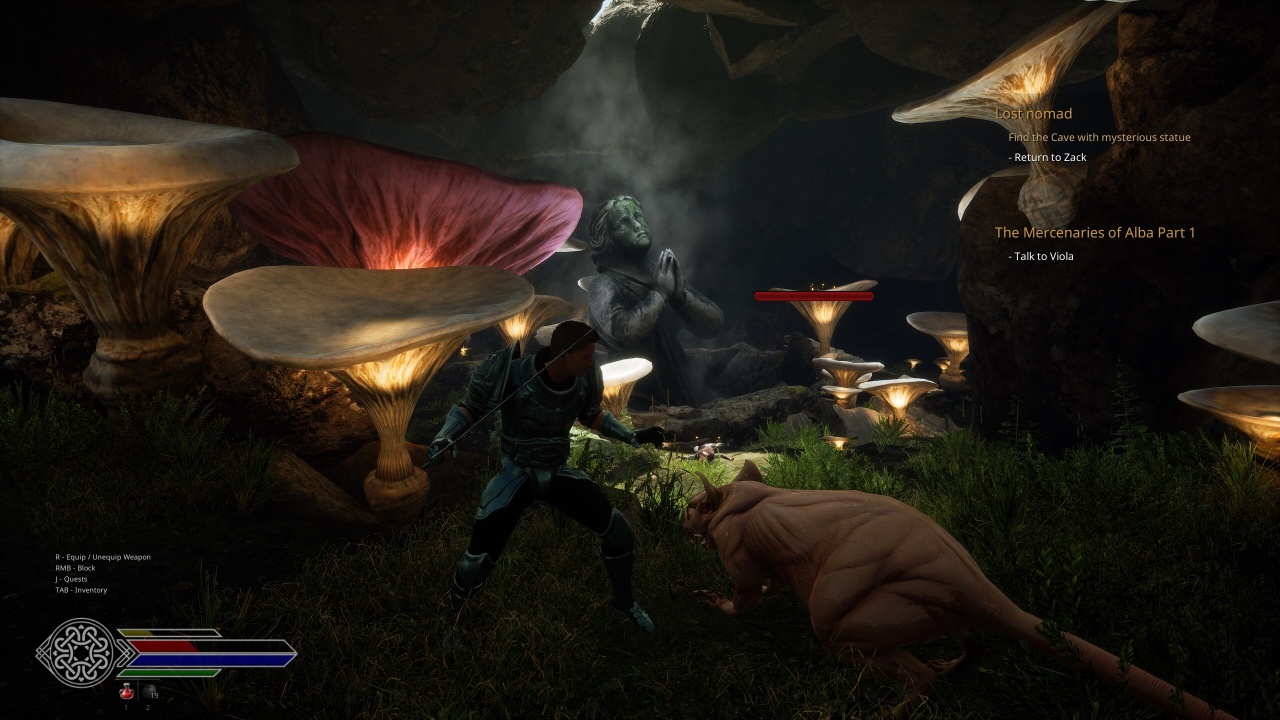Open the Lost nomad quest tracker entry
Screen dimensions: 1280x720
[1033, 114]
